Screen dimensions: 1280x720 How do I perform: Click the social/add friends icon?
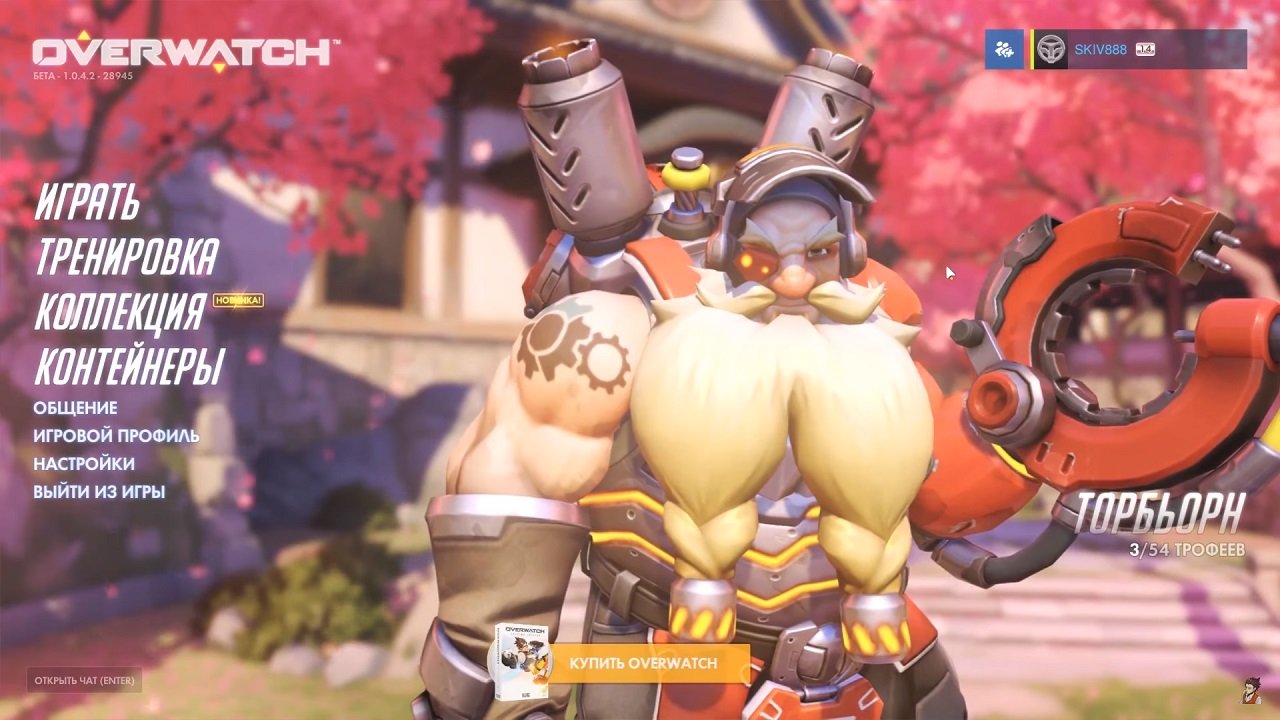pyautogui.click(x=1003, y=48)
